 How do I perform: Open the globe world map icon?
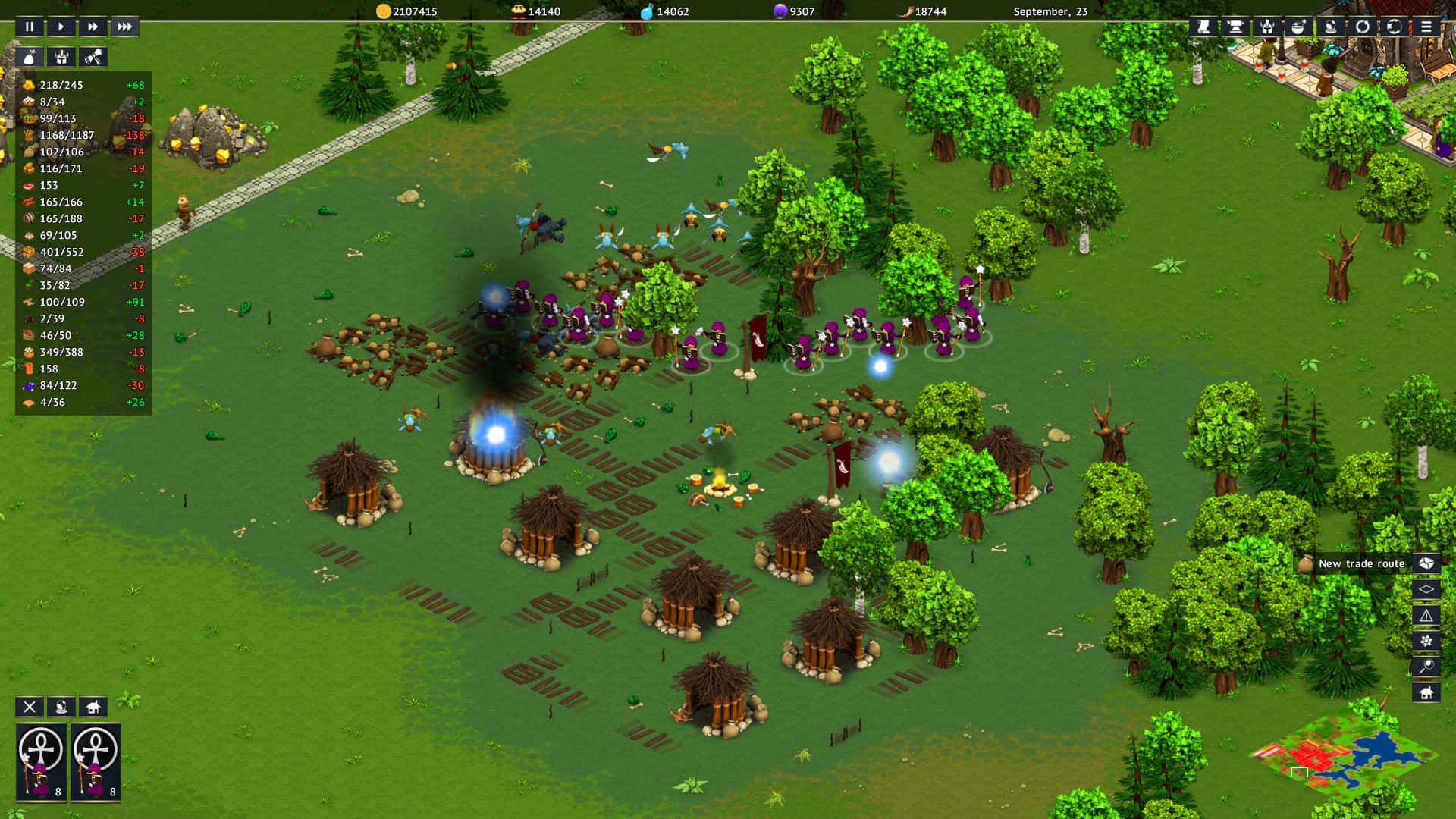(1394, 27)
